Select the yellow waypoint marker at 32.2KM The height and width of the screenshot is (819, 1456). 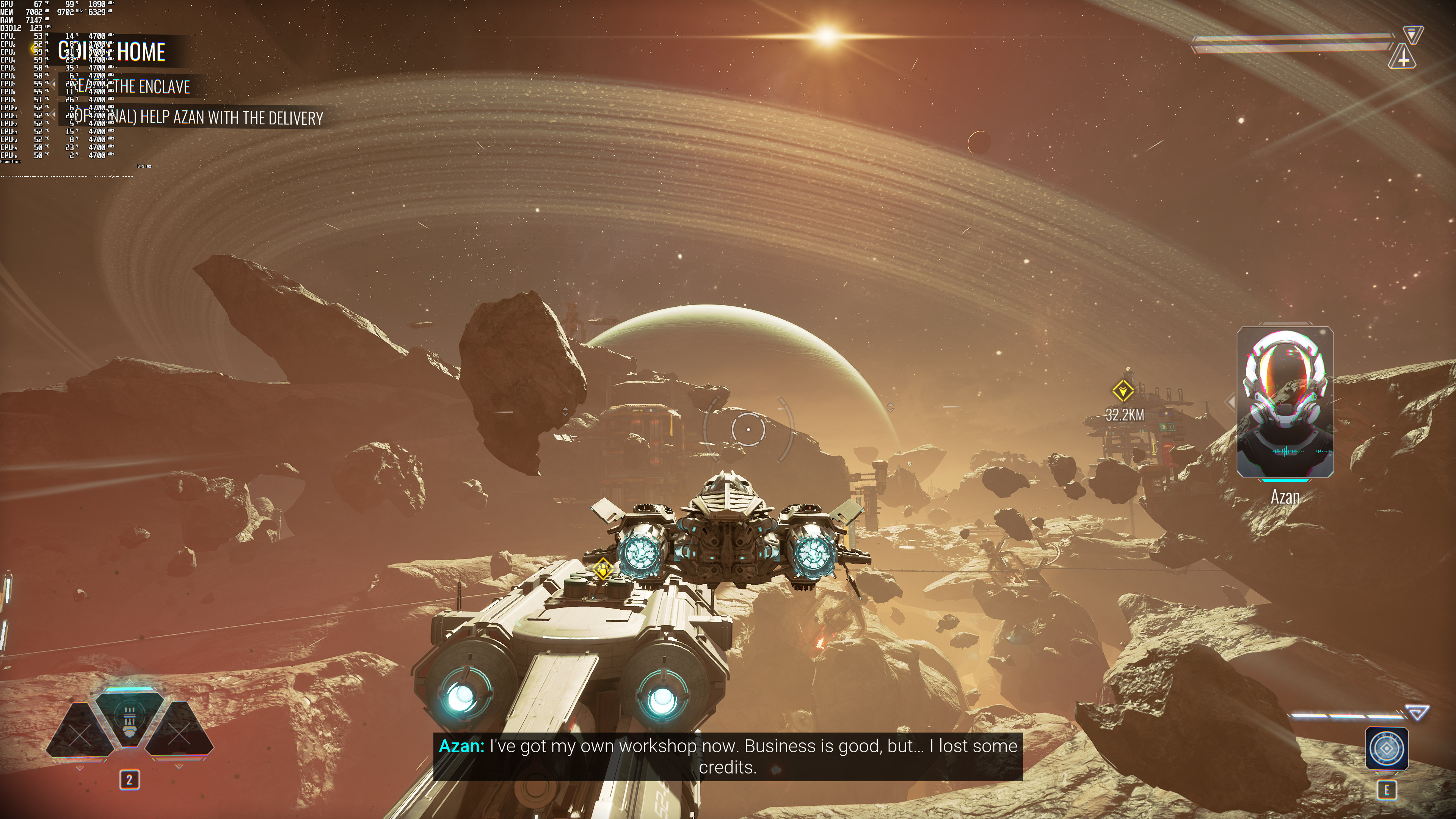pos(1122,391)
